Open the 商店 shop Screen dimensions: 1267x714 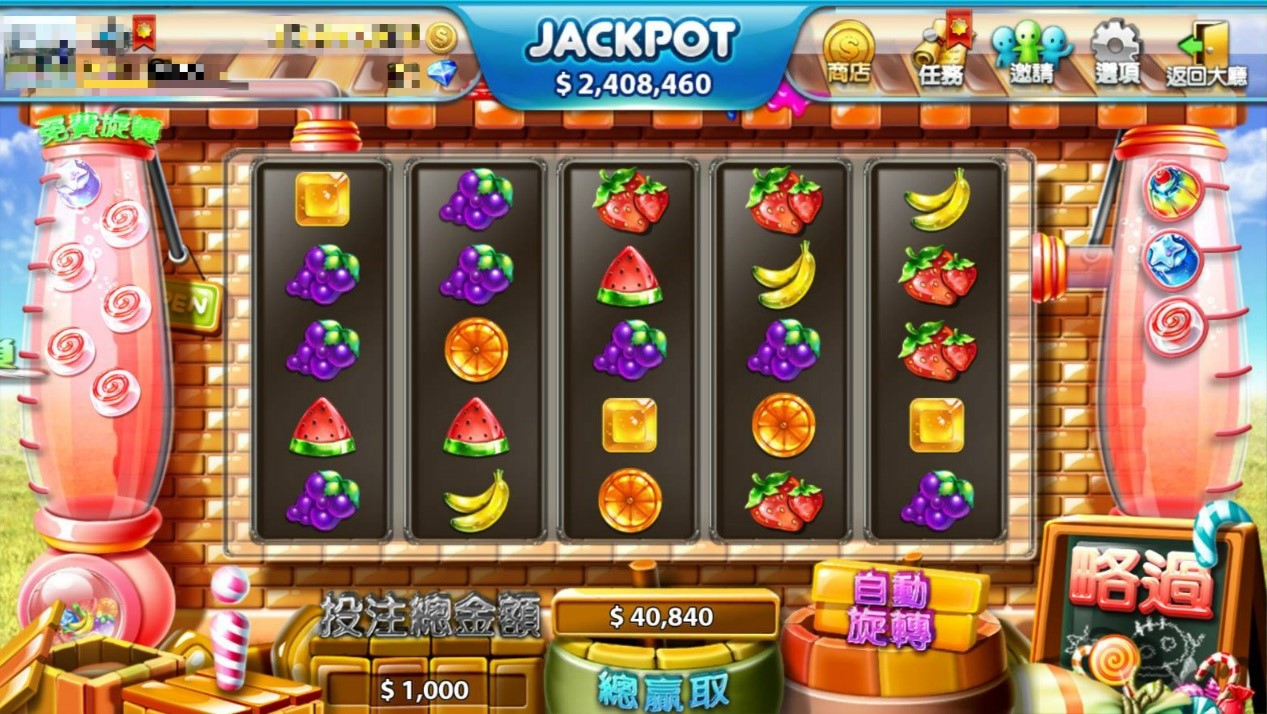point(848,53)
